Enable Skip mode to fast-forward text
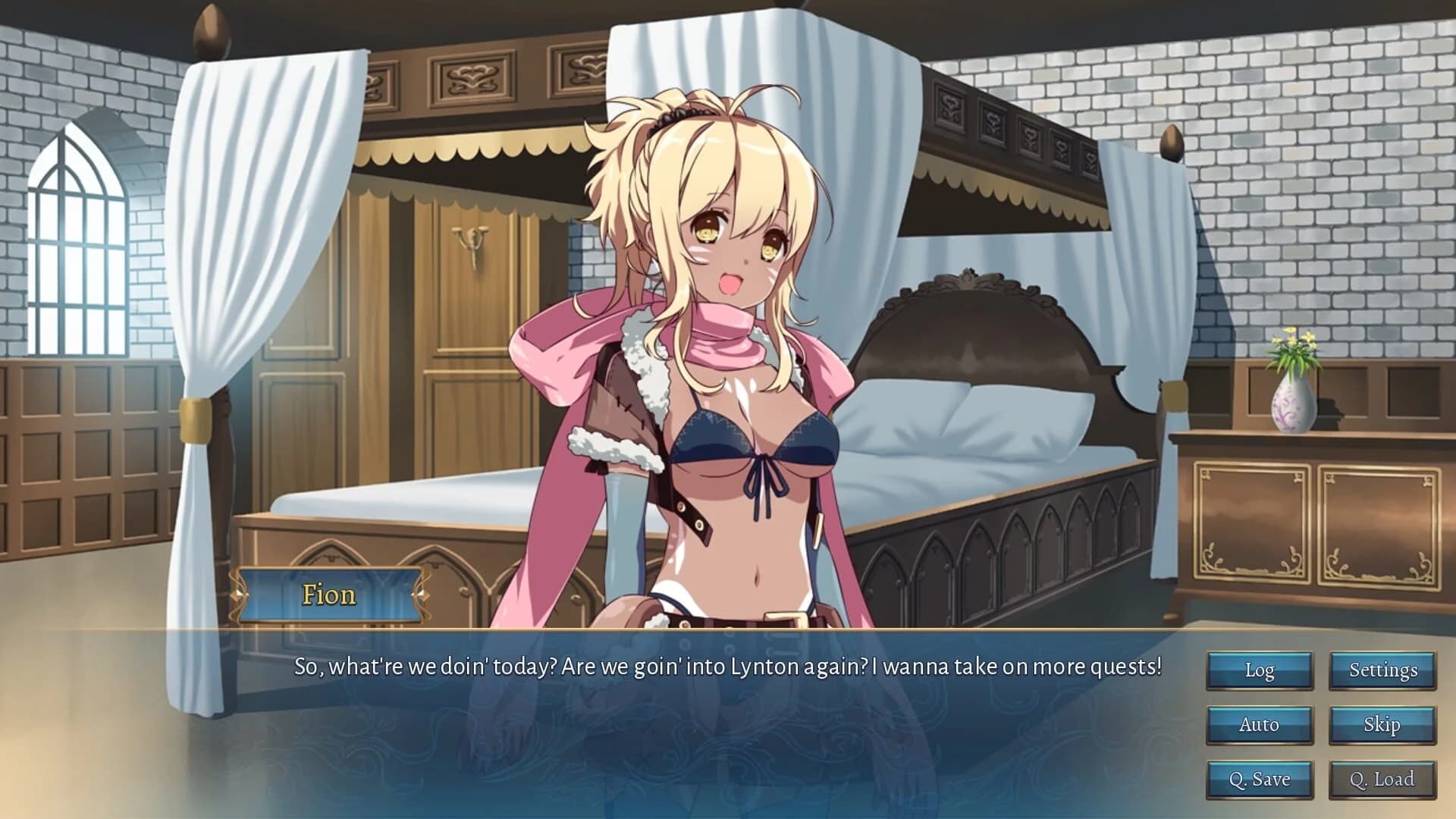Screen dimensions: 1456x819 [1382, 725]
